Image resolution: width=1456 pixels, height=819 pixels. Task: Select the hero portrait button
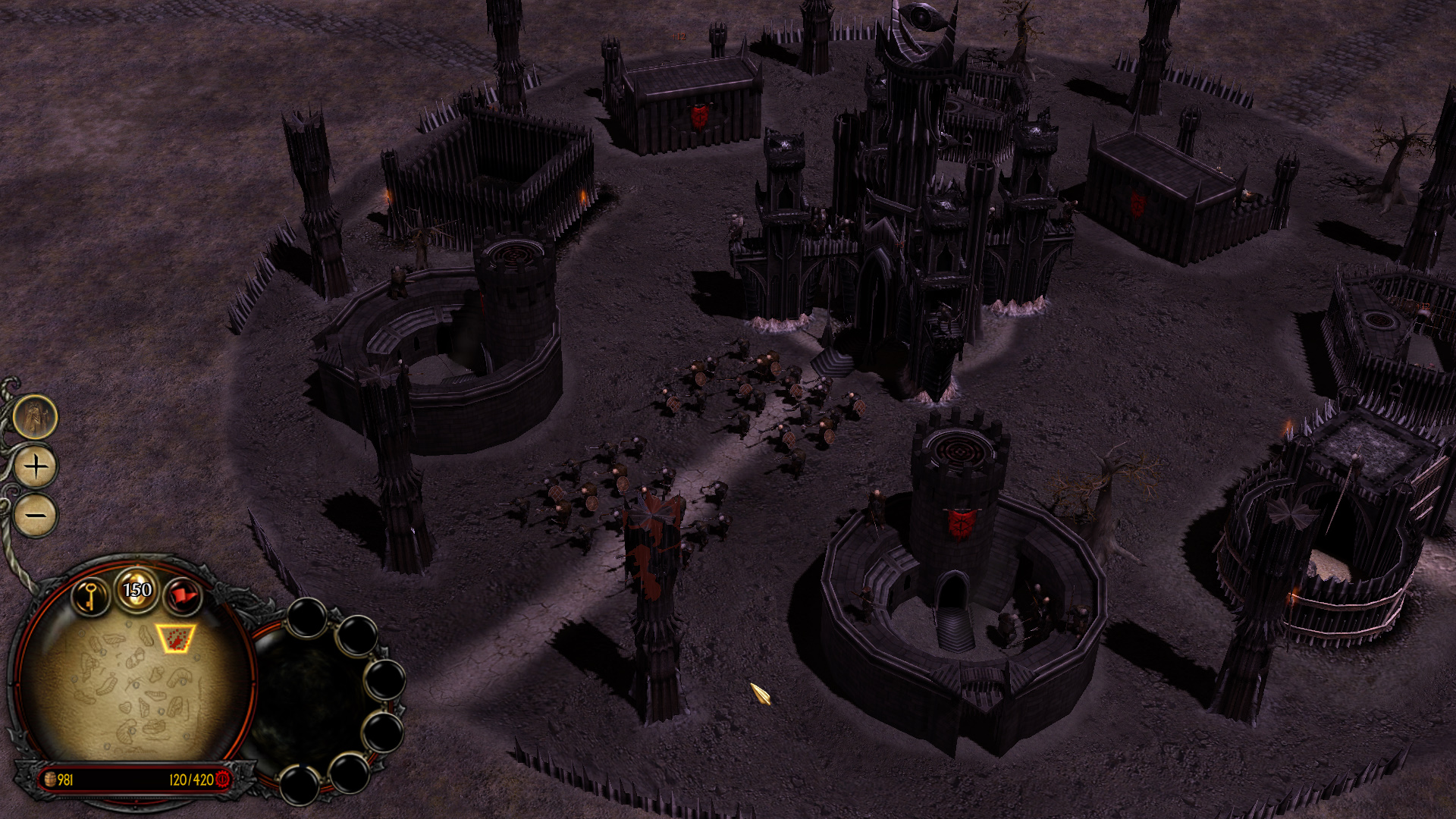point(35,416)
